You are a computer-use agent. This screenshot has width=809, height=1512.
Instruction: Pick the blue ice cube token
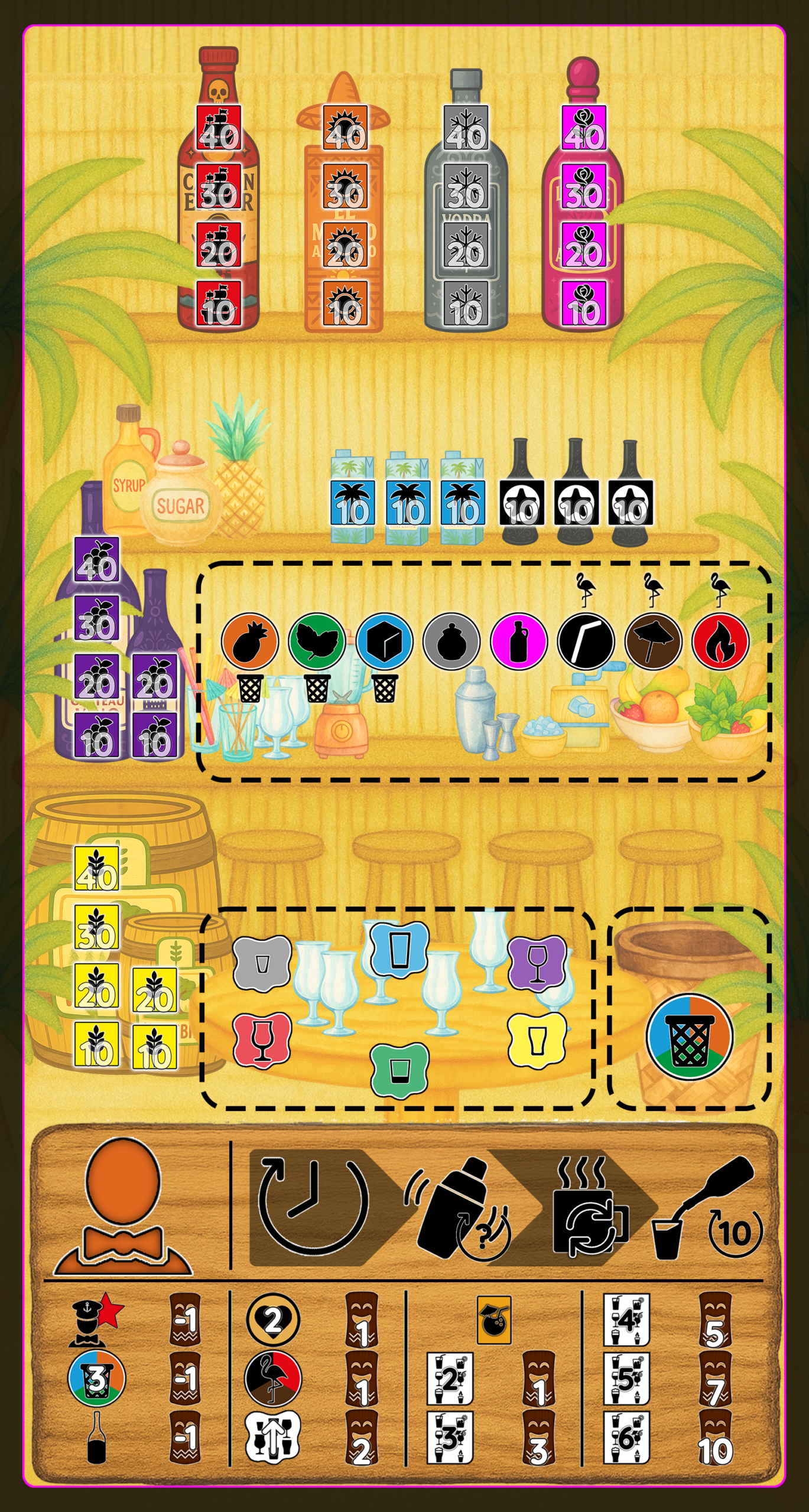(384, 641)
